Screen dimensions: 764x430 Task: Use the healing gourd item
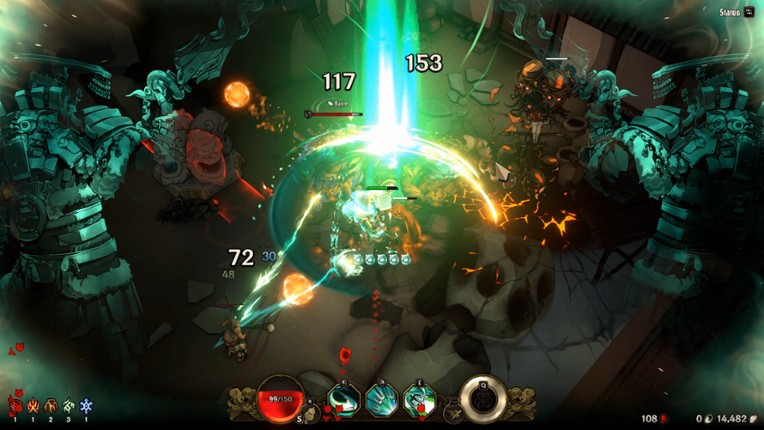[312, 410]
